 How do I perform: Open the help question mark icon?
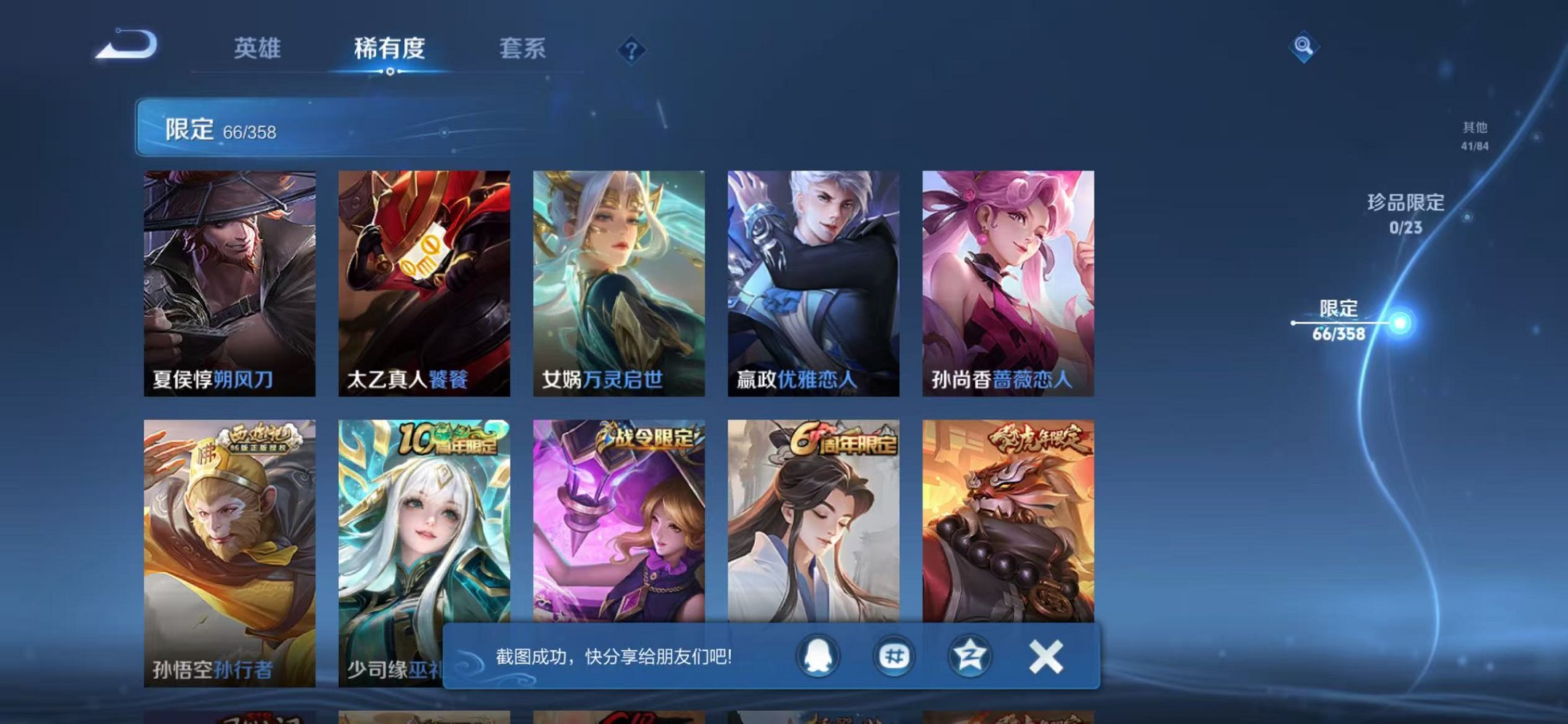[x=632, y=50]
